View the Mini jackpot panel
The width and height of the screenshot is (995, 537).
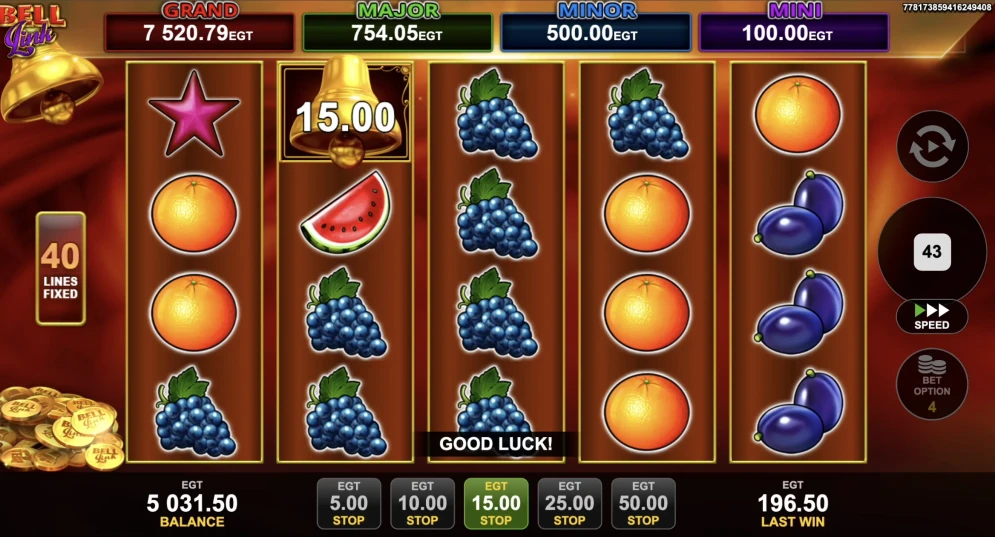coord(793,28)
